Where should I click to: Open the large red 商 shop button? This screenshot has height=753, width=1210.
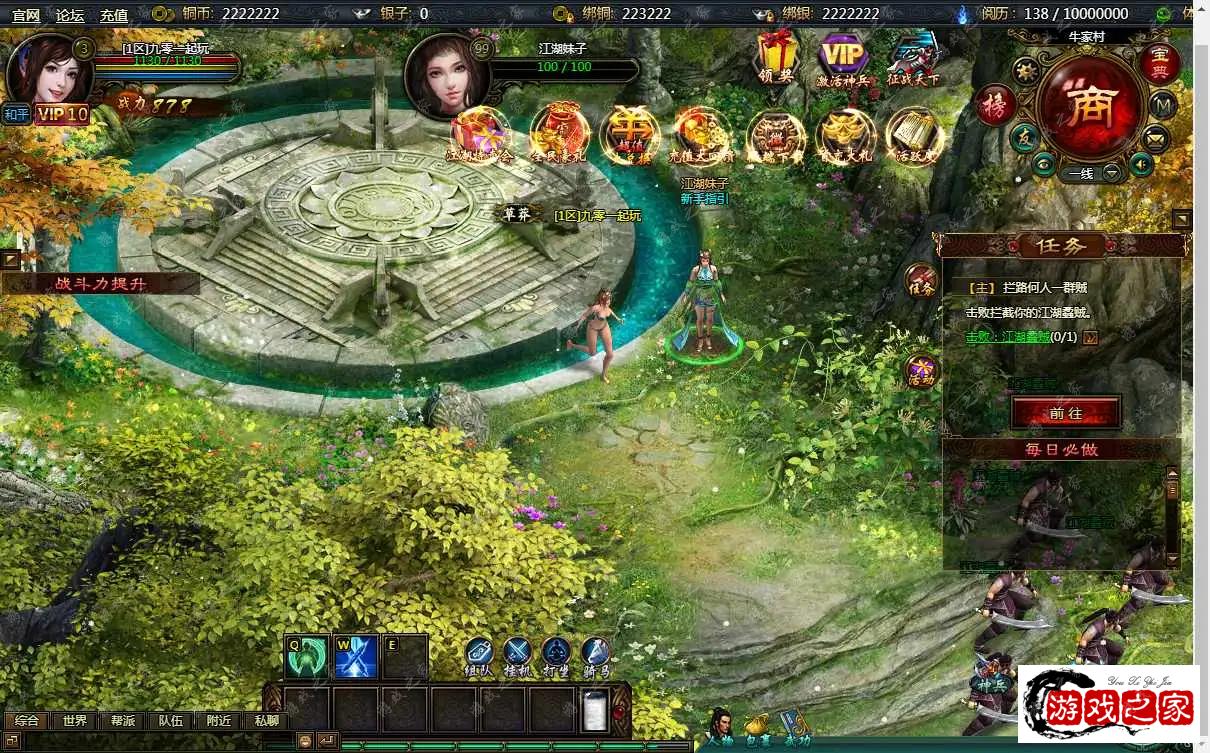[1088, 108]
